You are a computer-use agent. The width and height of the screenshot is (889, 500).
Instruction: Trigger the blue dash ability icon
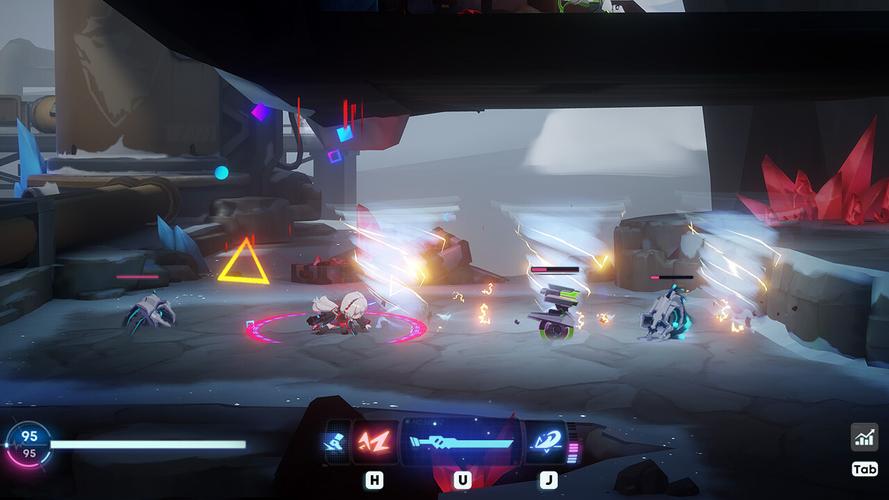pyautogui.click(x=547, y=442)
